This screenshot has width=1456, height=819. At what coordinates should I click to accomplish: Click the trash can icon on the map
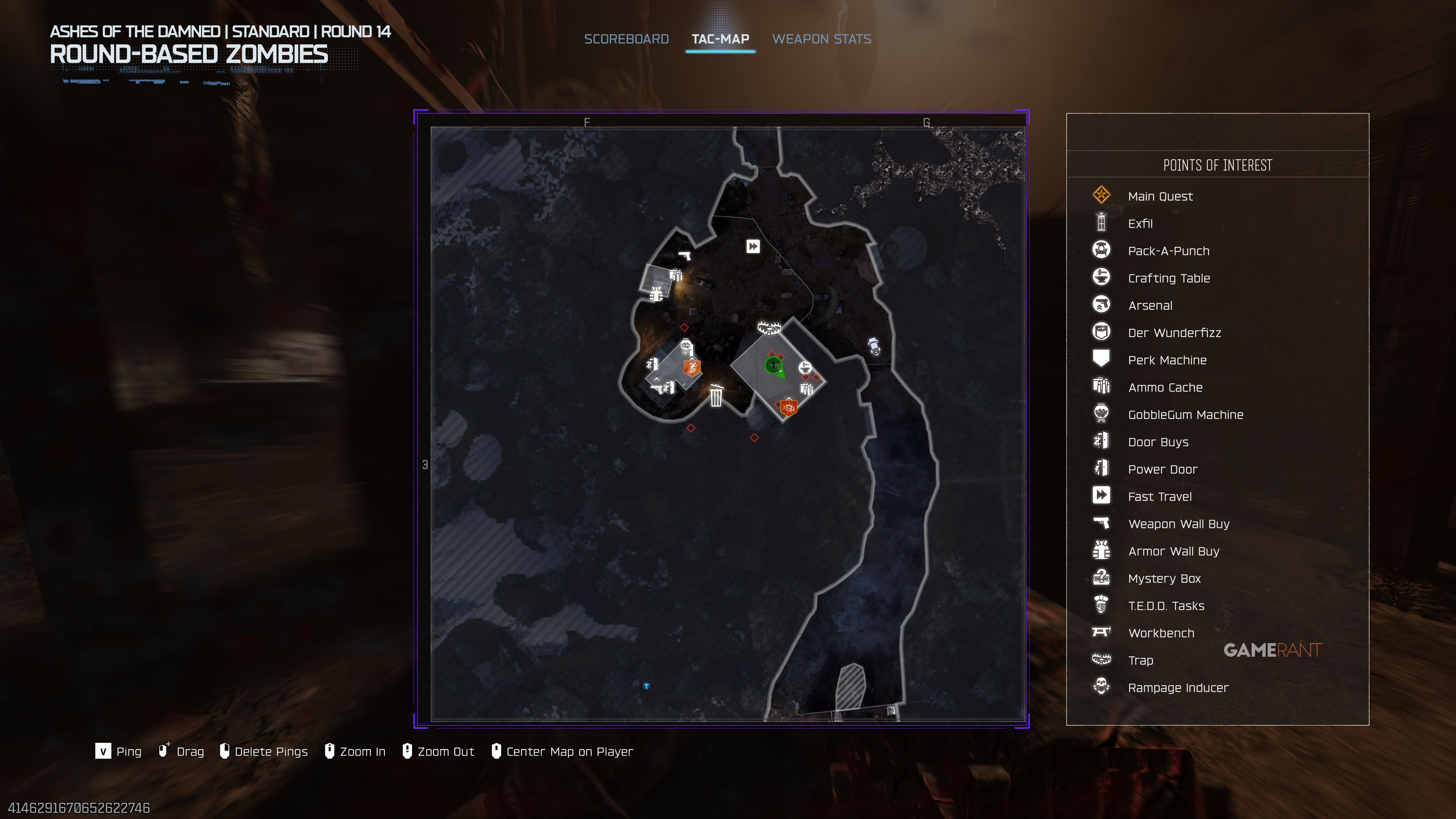click(x=716, y=395)
